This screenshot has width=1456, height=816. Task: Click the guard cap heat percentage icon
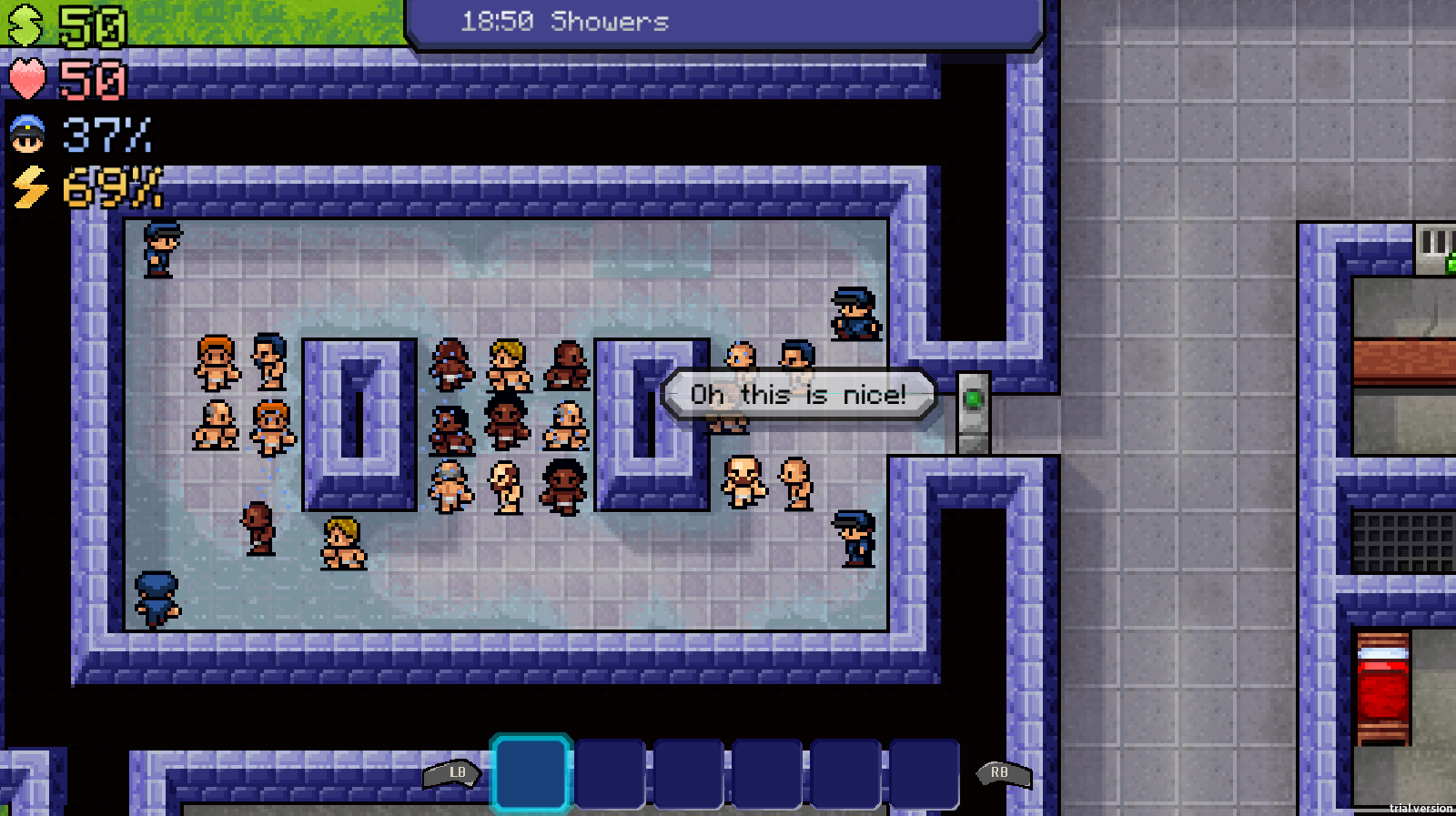pos(26,135)
